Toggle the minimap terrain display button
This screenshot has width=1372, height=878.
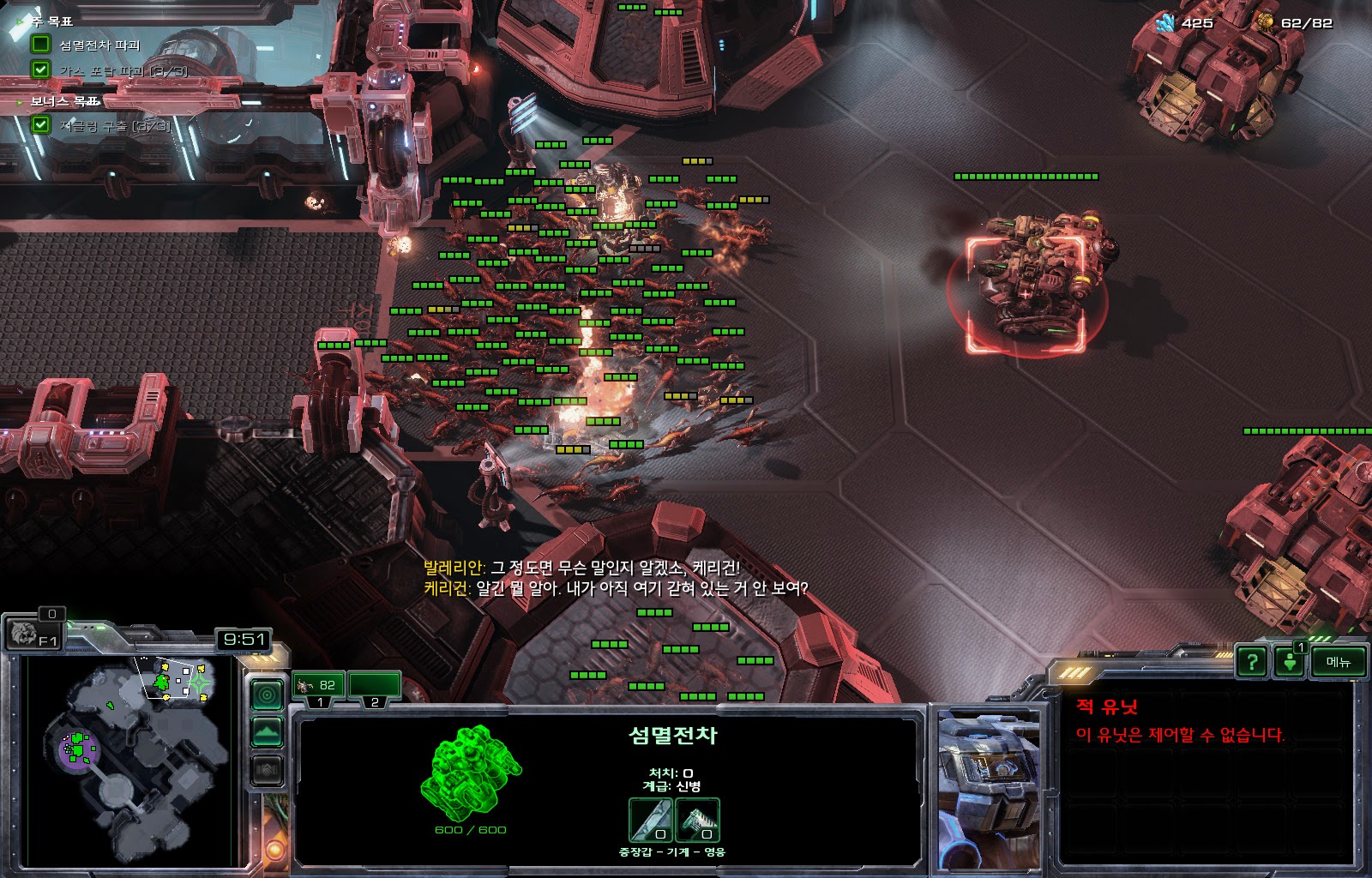coord(267,732)
